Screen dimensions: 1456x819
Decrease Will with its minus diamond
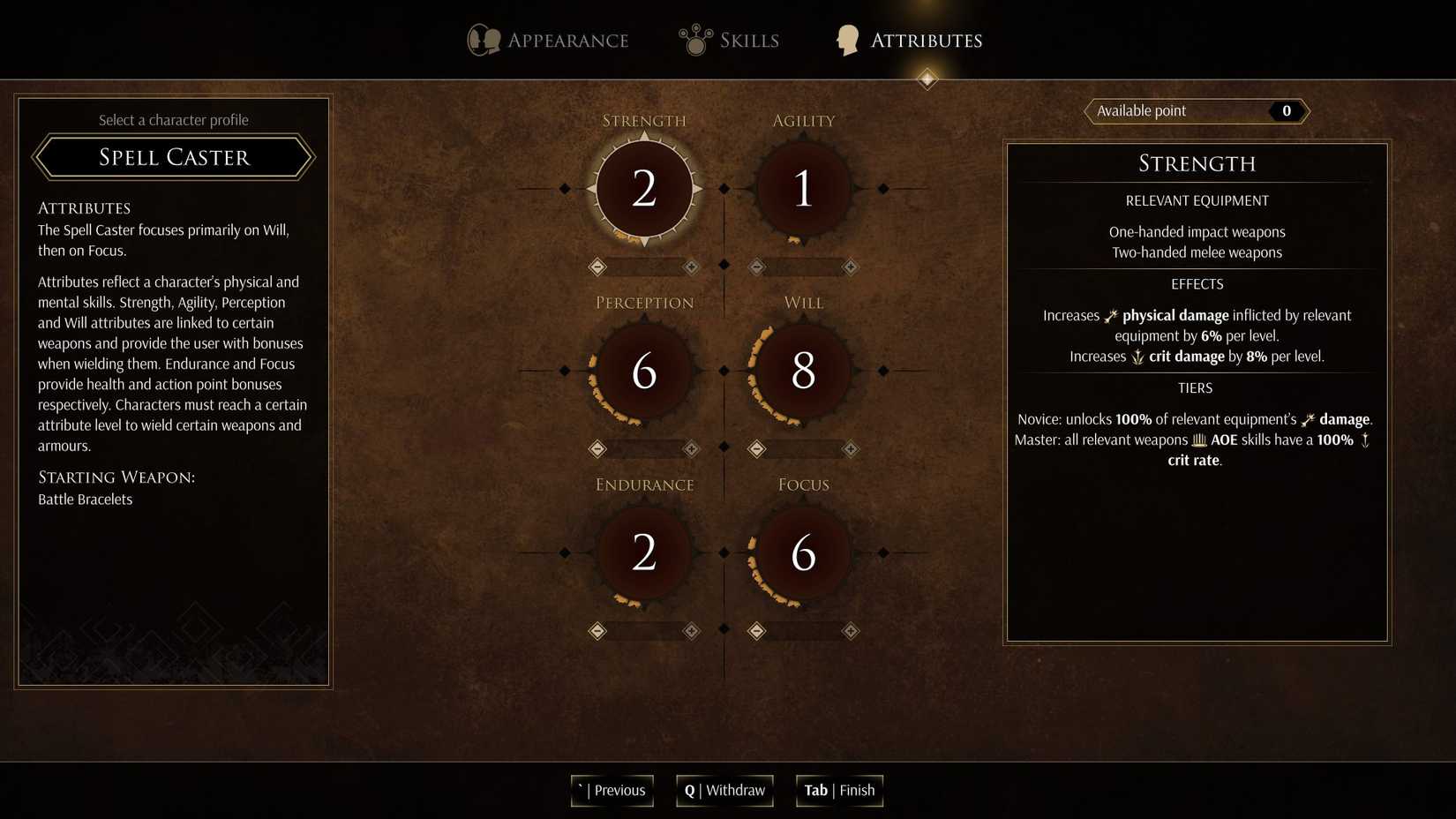click(756, 448)
